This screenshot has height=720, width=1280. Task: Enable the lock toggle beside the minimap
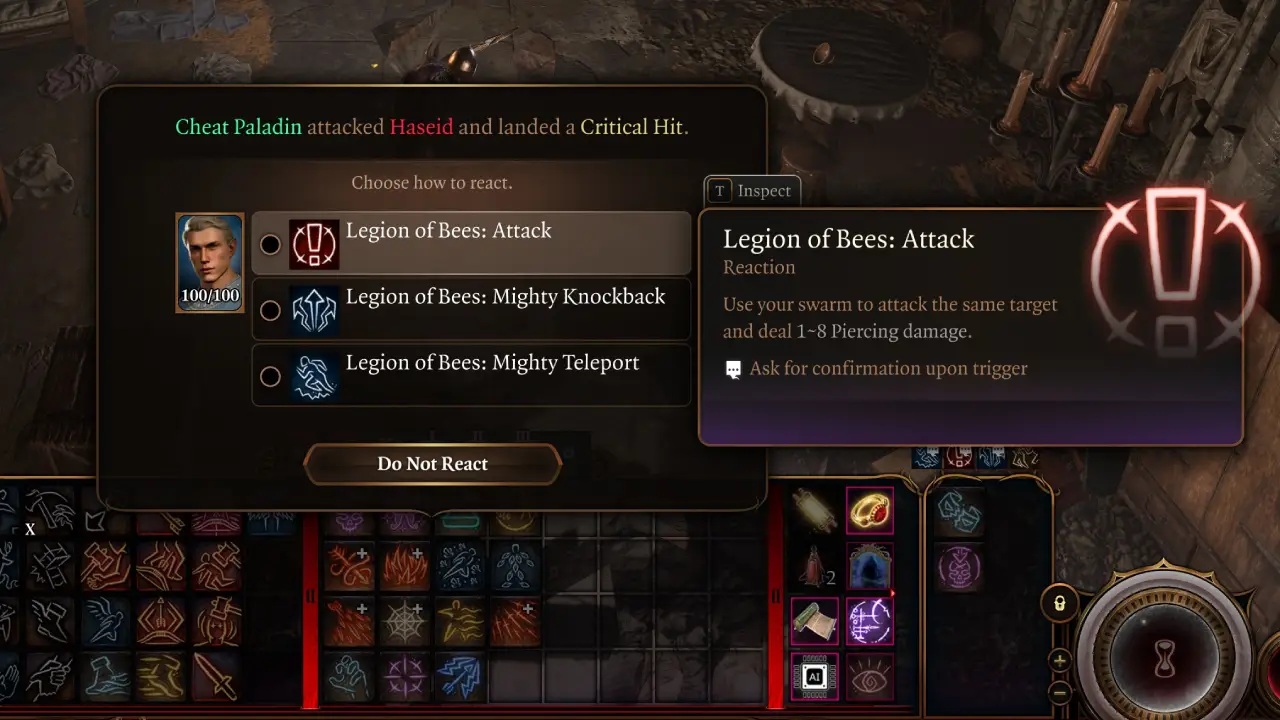(x=1060, y=604)
